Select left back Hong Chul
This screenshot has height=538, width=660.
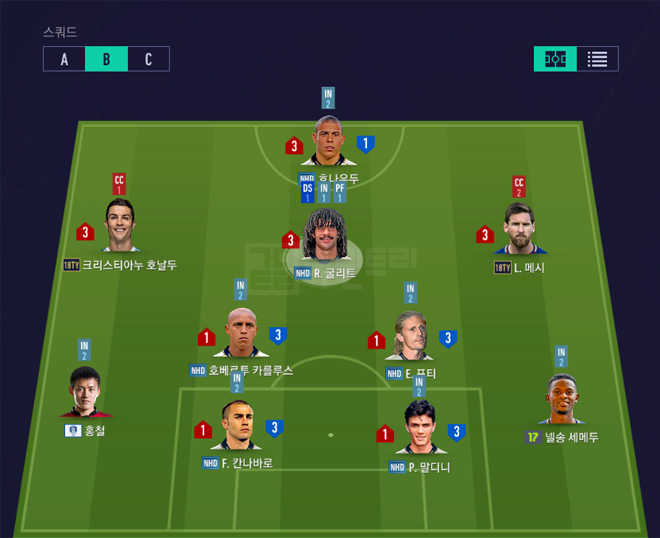click(85, 394)
